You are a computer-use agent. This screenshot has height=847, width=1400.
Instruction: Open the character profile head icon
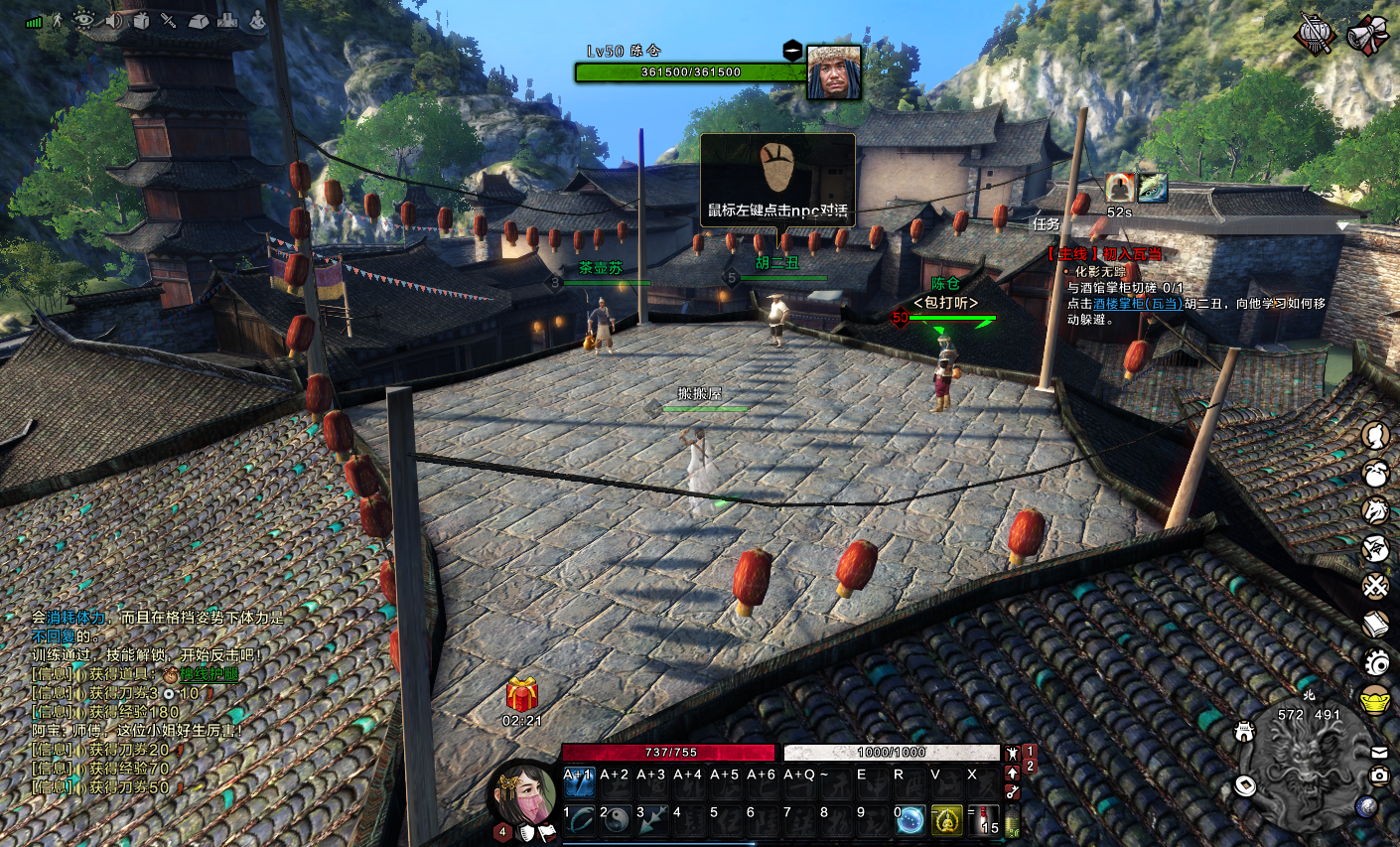1375,435
